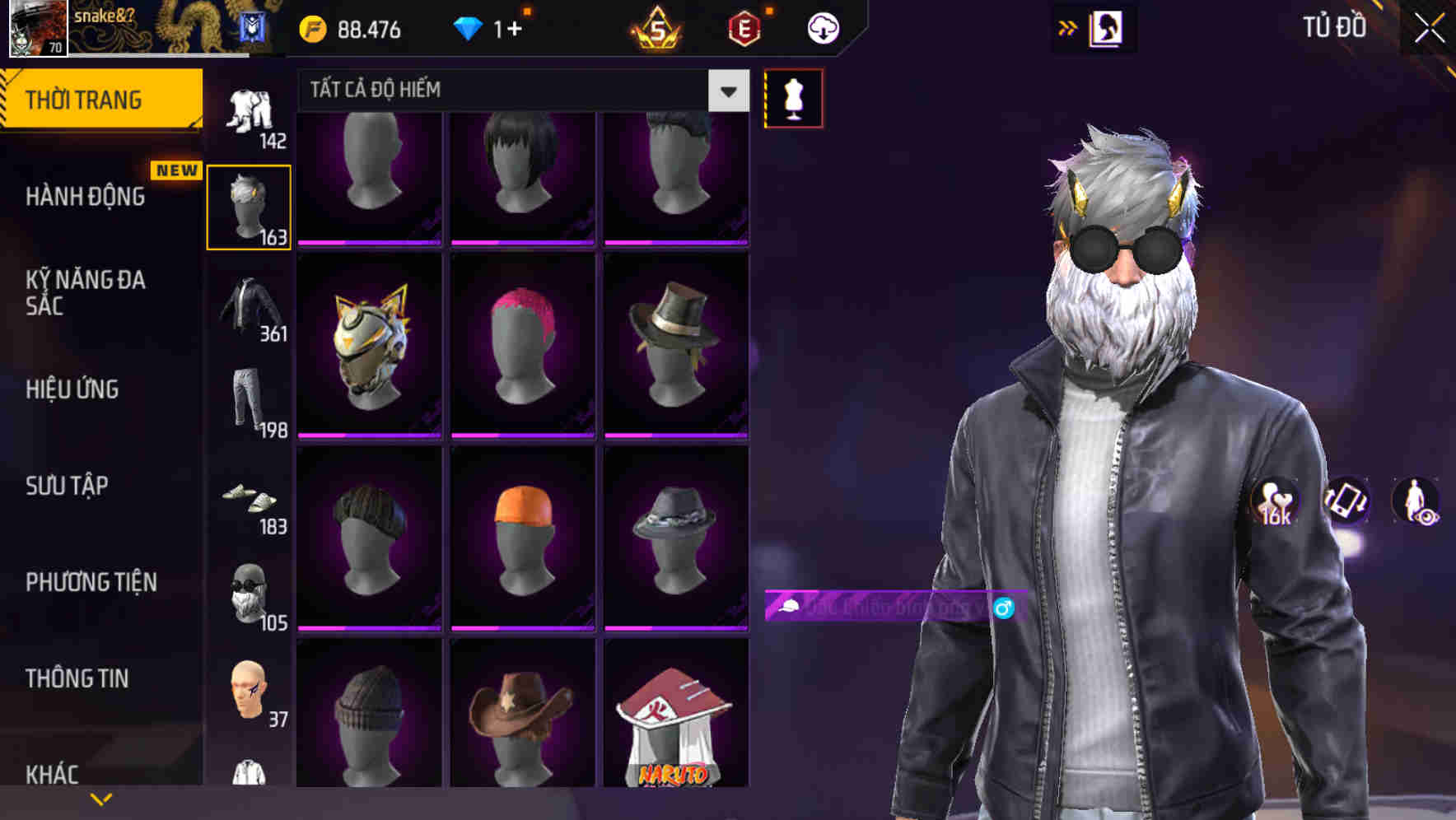Image resolution: width=1456 pixels, height=820 pixels.
Task: Expand the sidebar with the bottom chevron arrow
Action: click(x=102, y=798)
